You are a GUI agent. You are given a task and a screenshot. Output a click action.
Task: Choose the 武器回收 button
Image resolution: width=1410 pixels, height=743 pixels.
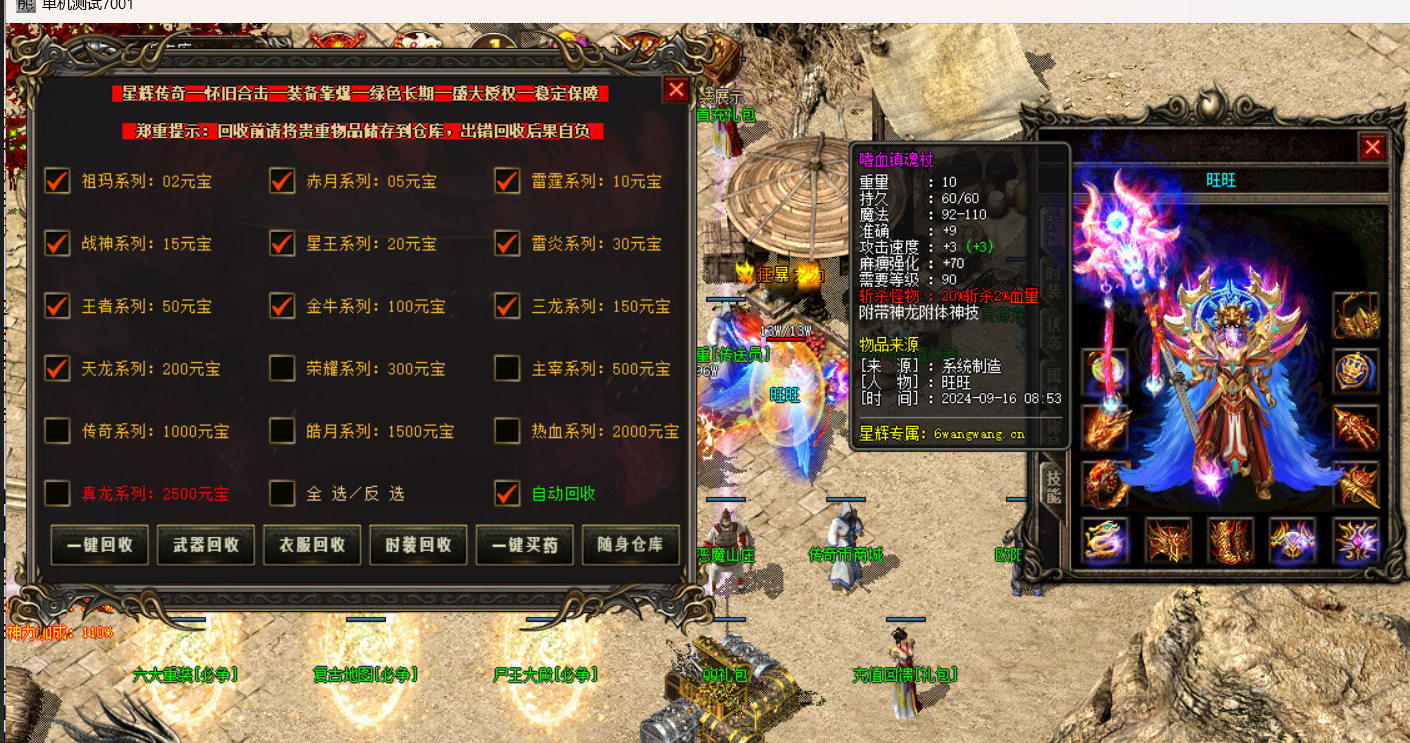[x=206, y=545]
